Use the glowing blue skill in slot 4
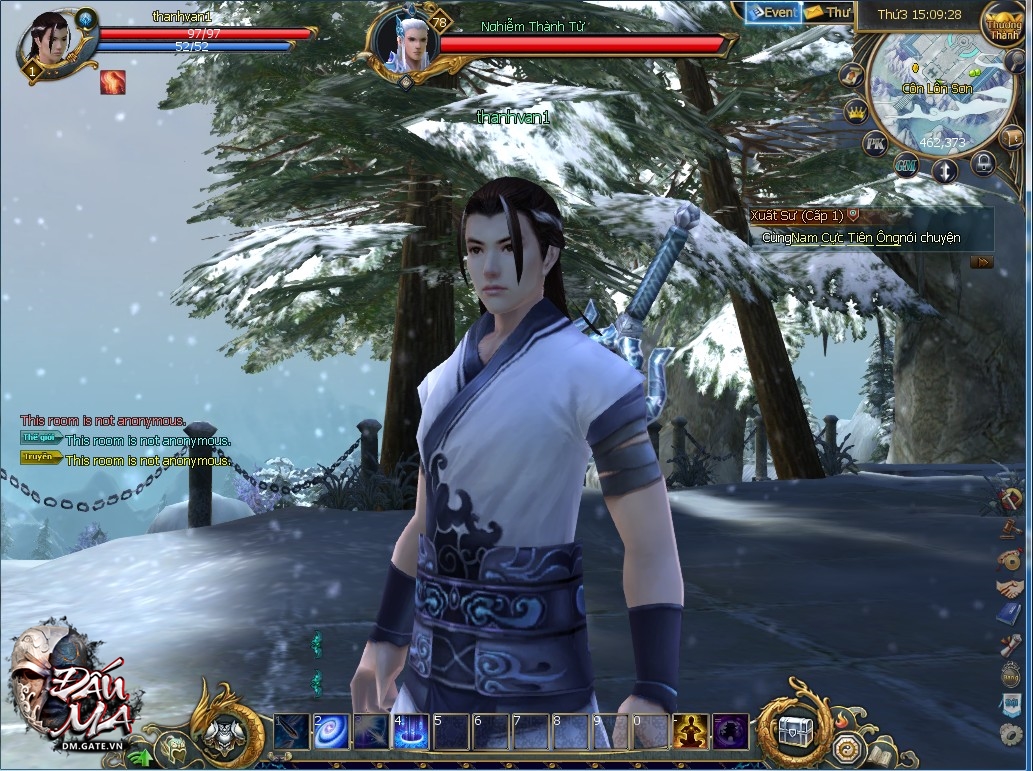The image size is (1033, 771). point(411,732)
